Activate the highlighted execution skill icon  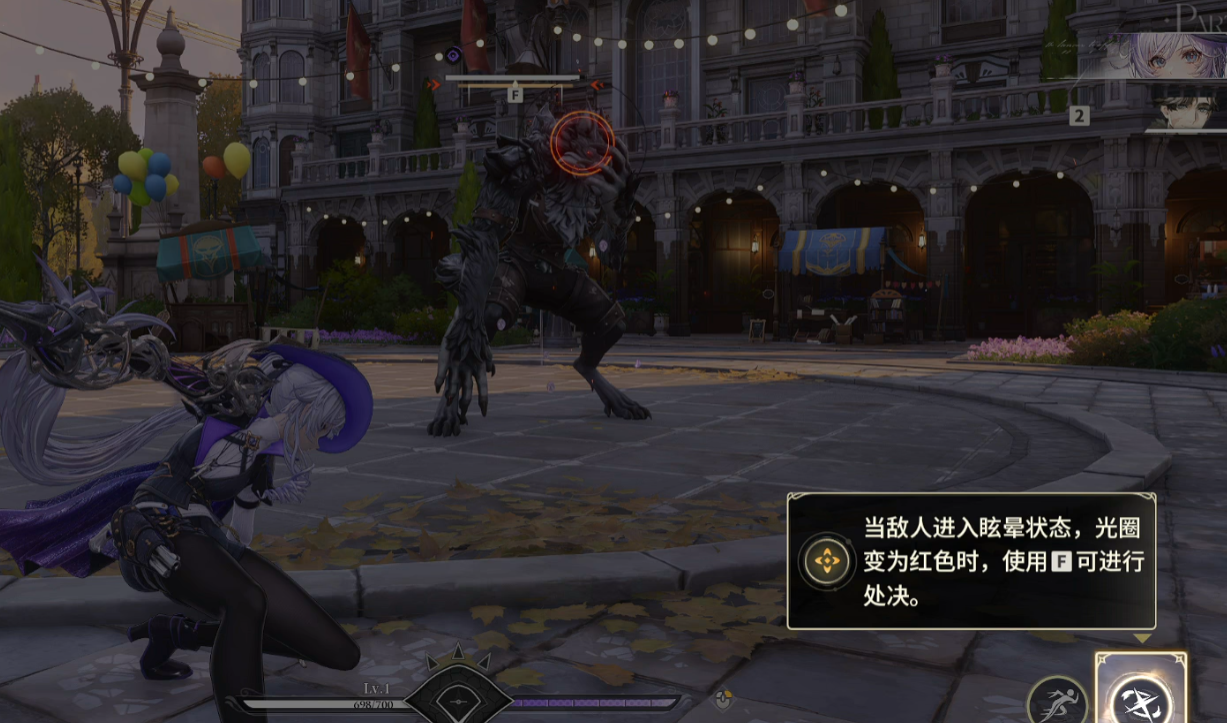point(1141,693)
